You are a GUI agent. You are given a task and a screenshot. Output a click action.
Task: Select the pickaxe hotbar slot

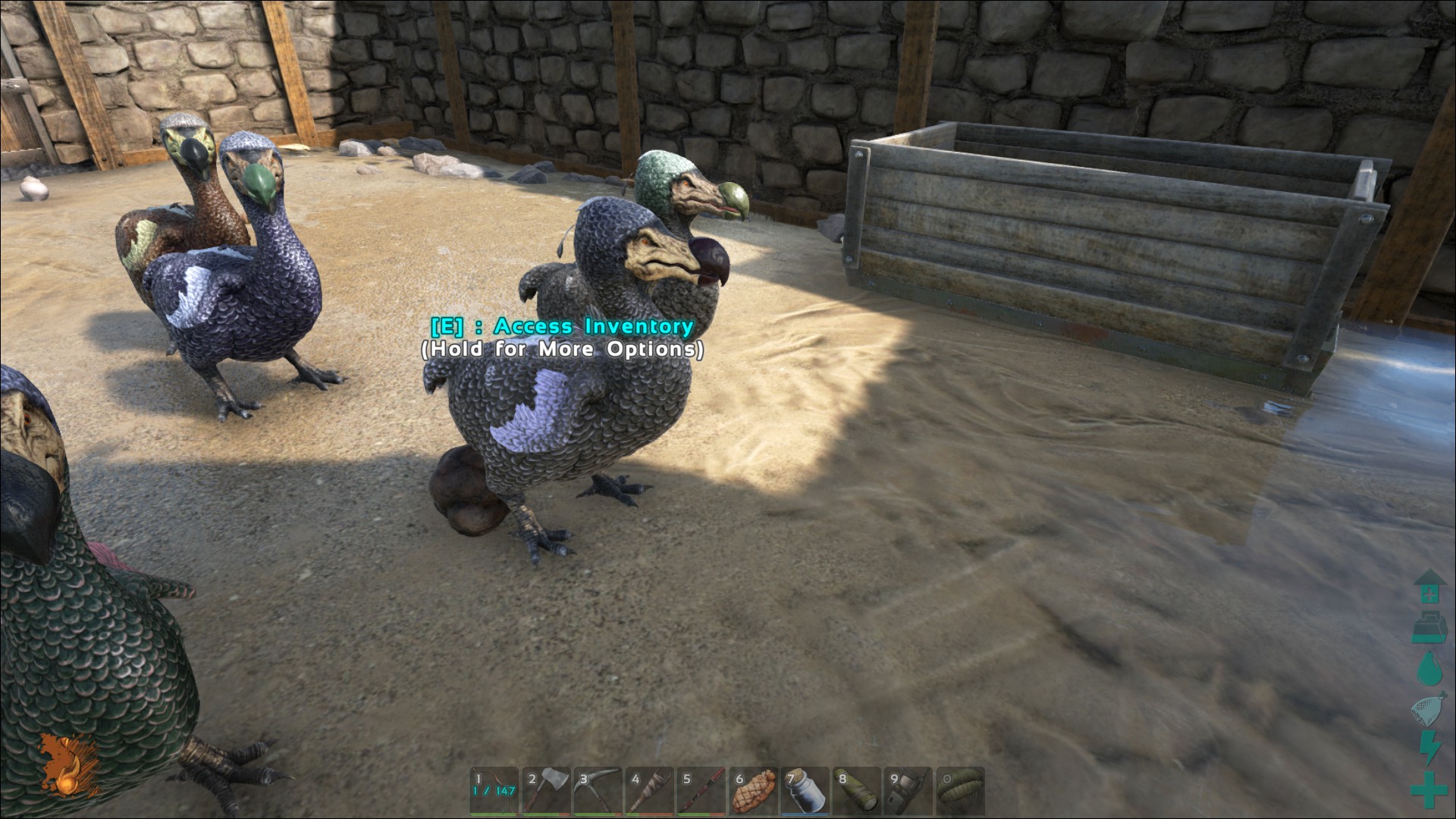[598, 791]
